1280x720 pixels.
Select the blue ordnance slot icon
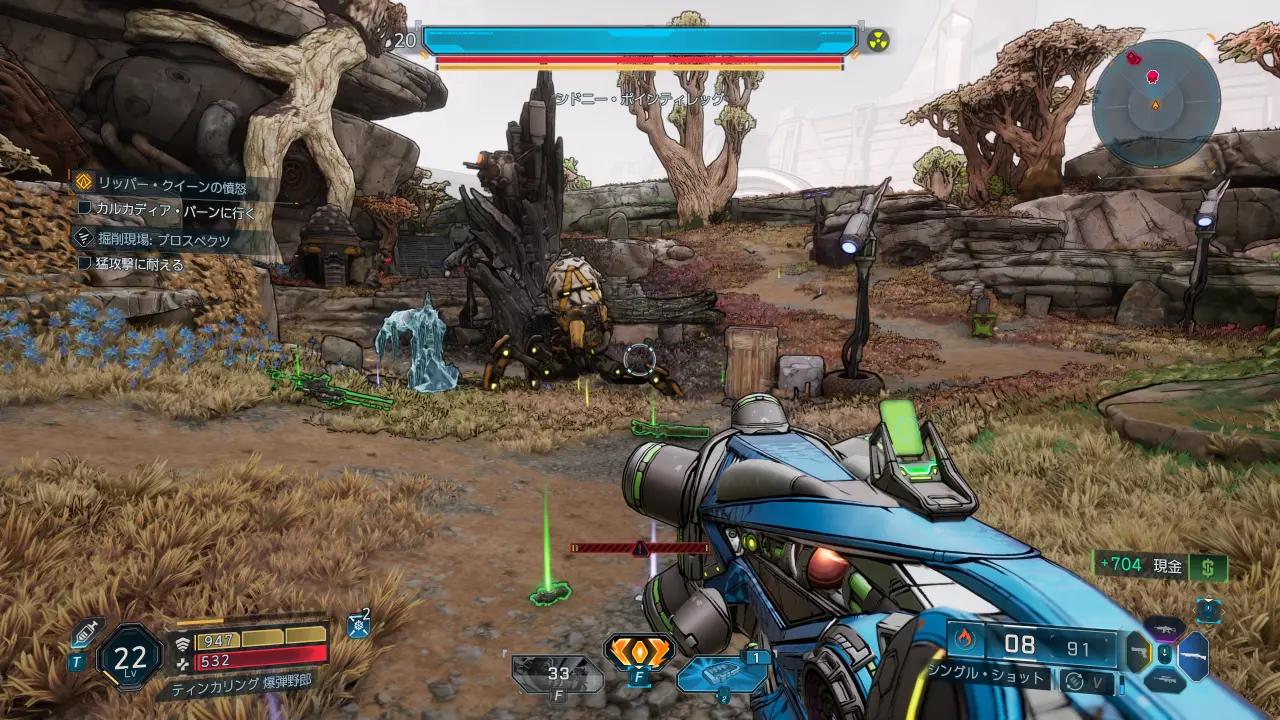(722, 674)
